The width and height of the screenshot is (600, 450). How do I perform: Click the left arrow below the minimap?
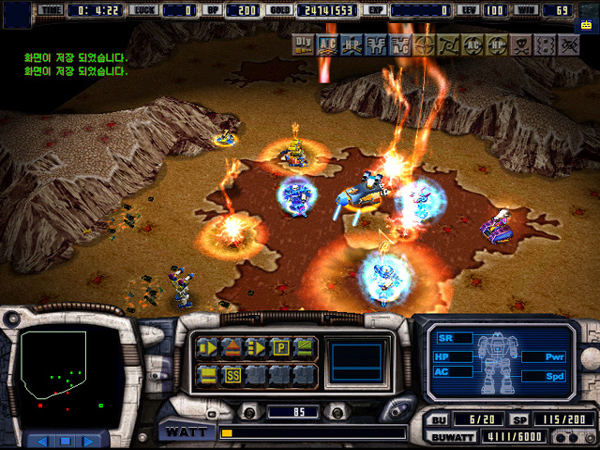coord(42,440)
